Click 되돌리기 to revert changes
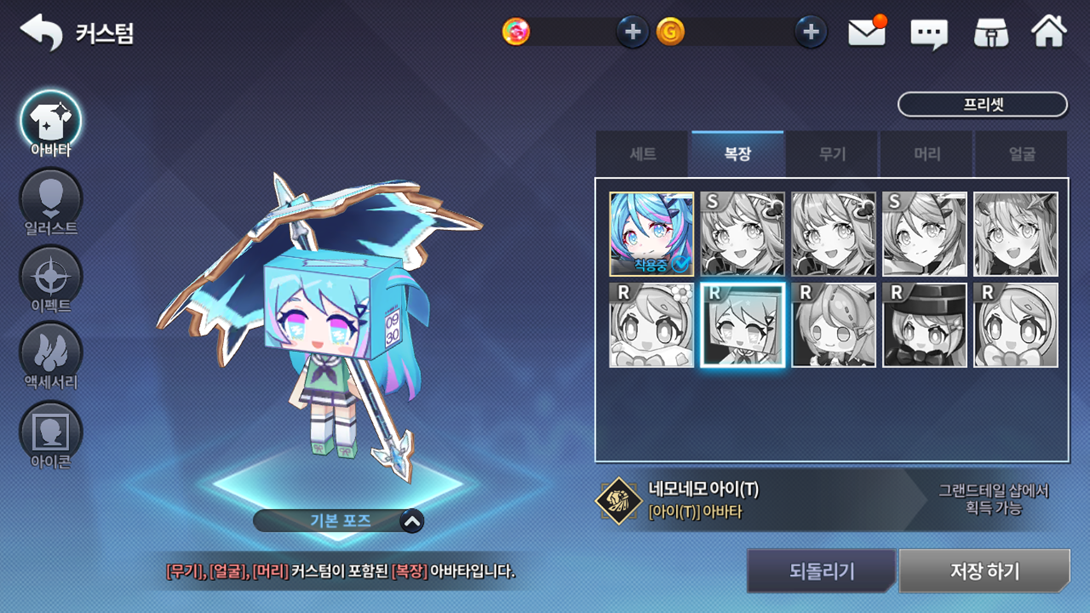1090x613 pixels. click(821, 571)
